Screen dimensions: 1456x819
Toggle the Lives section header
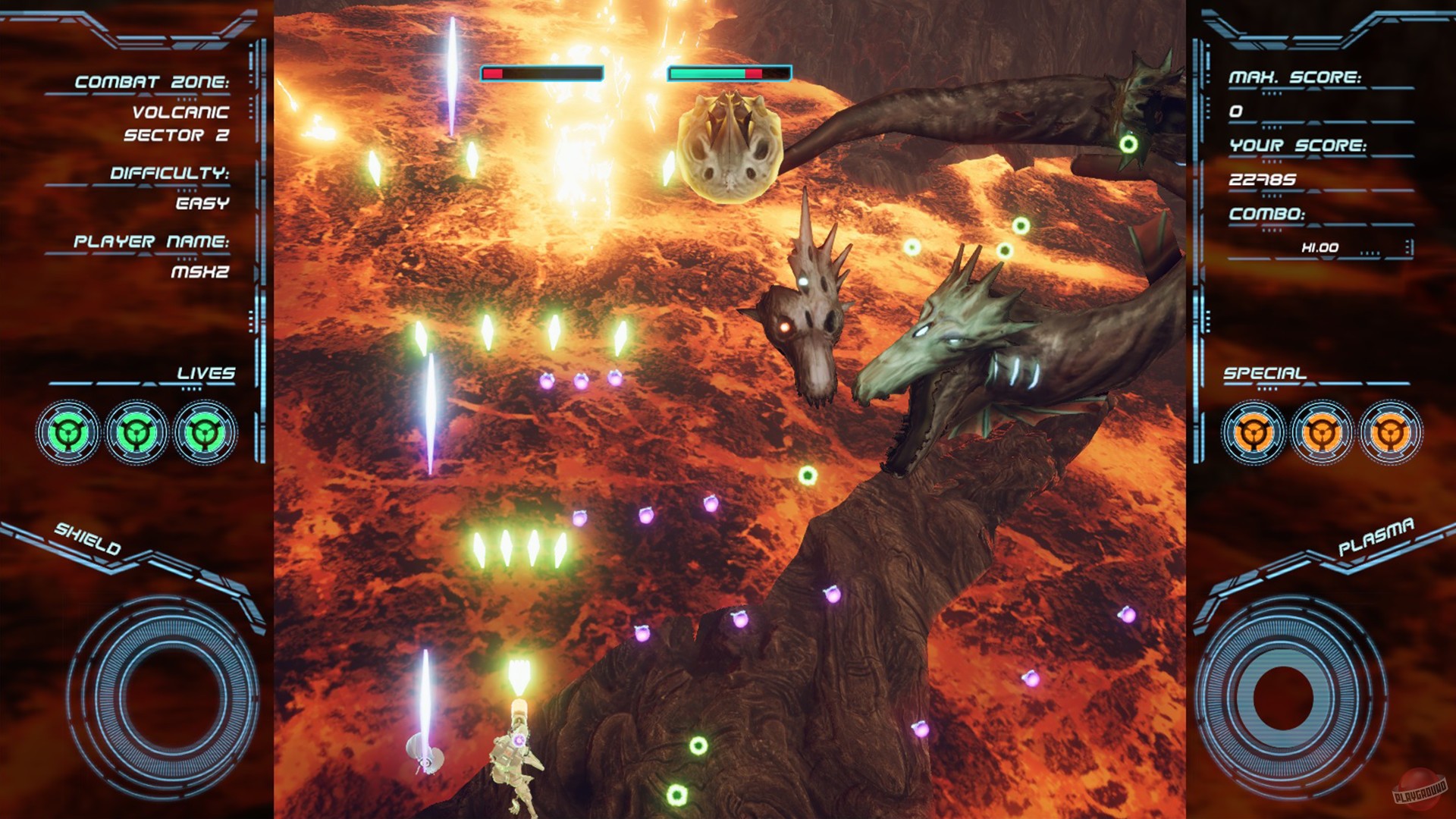point(206,373)
